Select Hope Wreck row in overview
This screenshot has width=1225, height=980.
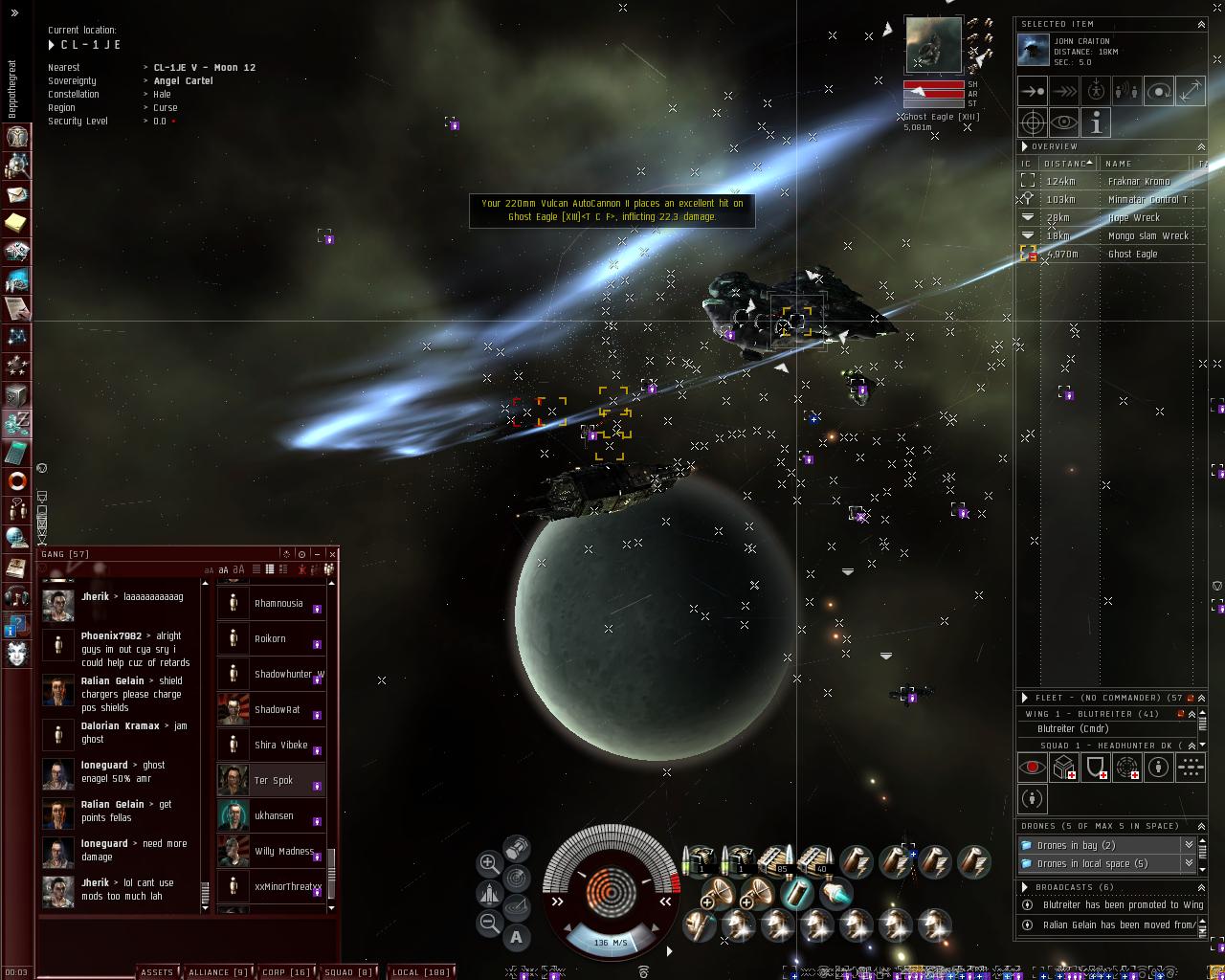coord(1133,218)
